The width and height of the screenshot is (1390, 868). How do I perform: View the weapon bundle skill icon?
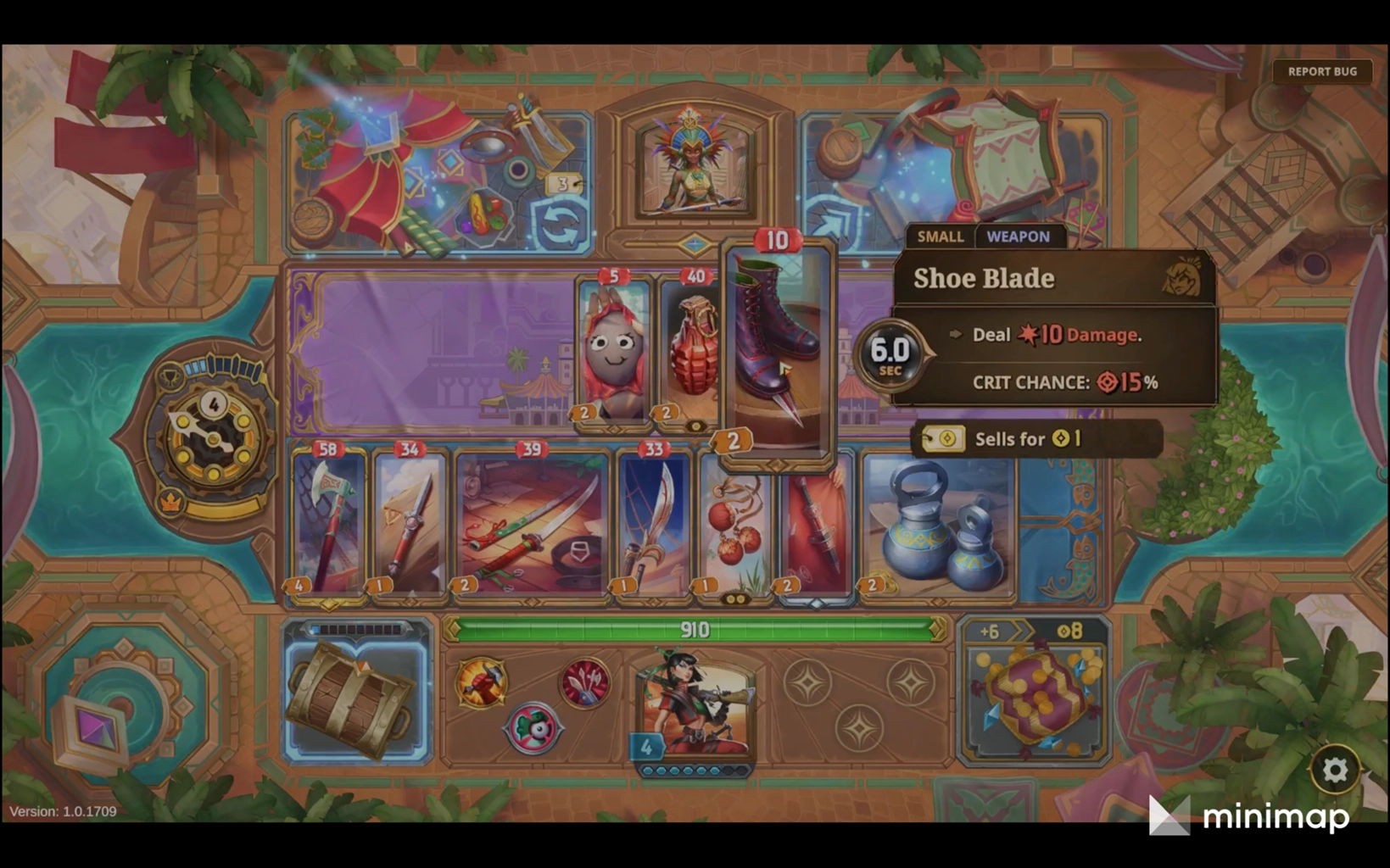coord(585,682)
